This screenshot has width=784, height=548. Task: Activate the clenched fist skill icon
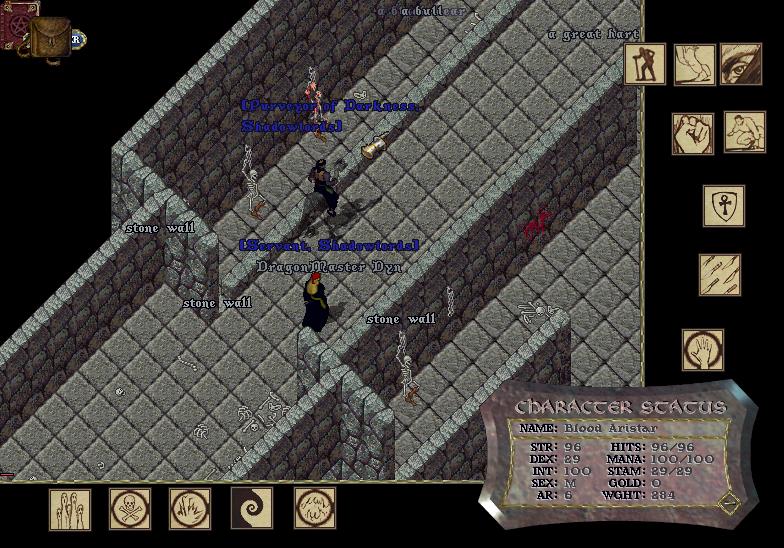tap(692, 133)
